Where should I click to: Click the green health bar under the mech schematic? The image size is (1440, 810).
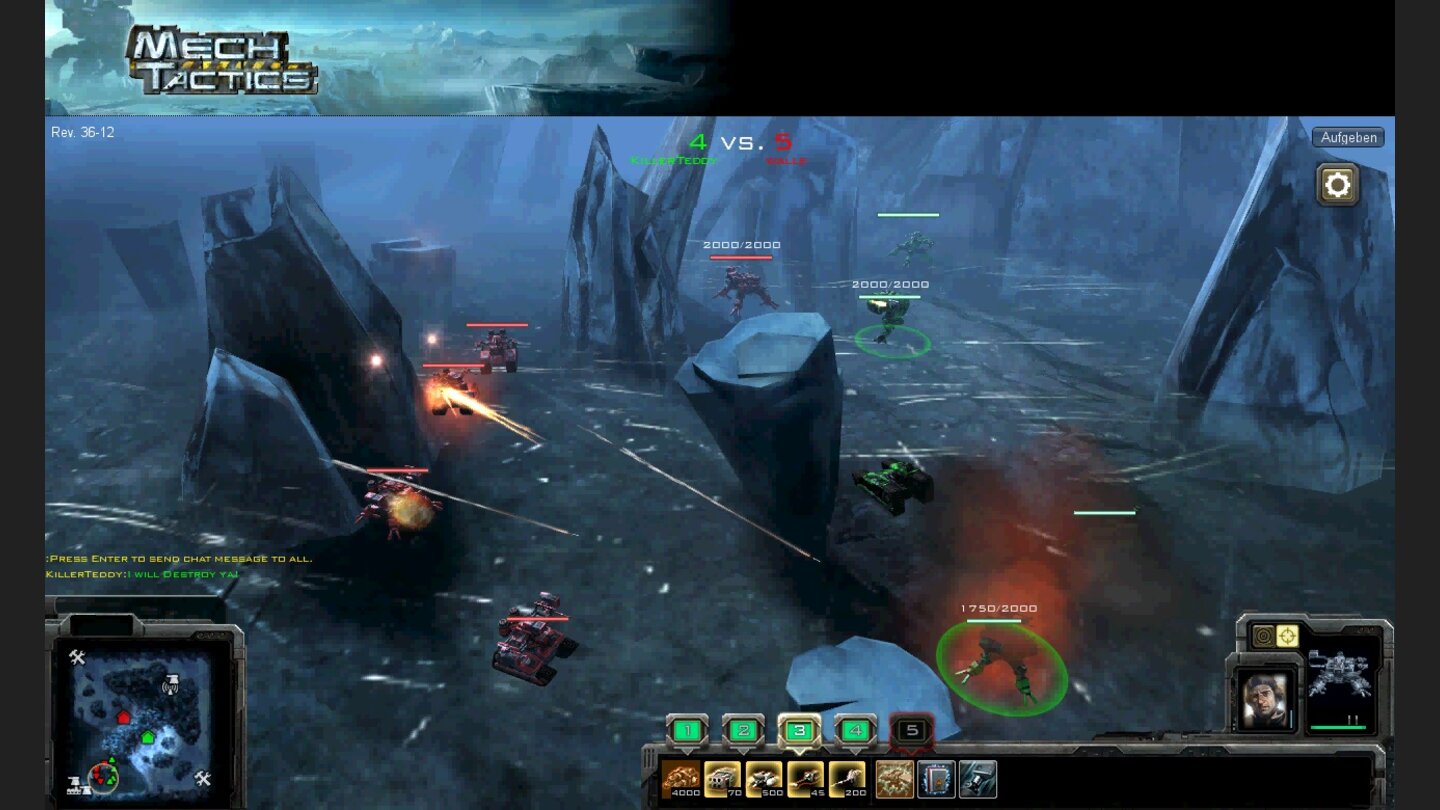point(1338,727)
